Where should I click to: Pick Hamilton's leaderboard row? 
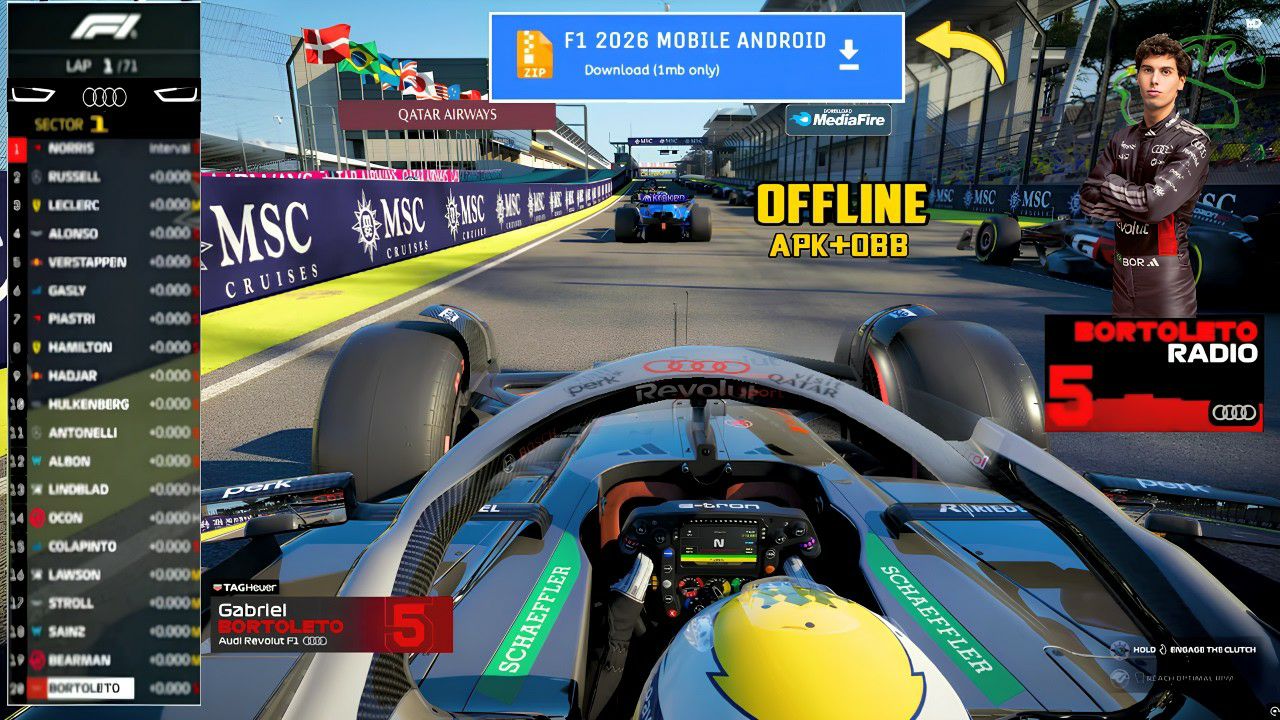[x=100, y=347]
